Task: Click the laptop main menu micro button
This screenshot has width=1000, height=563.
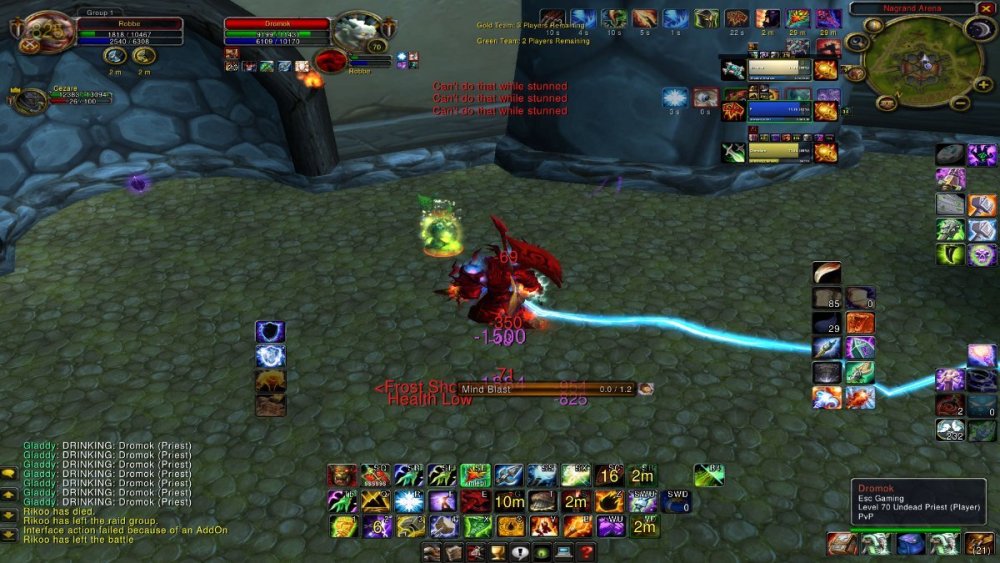Action: pos(564,552)
